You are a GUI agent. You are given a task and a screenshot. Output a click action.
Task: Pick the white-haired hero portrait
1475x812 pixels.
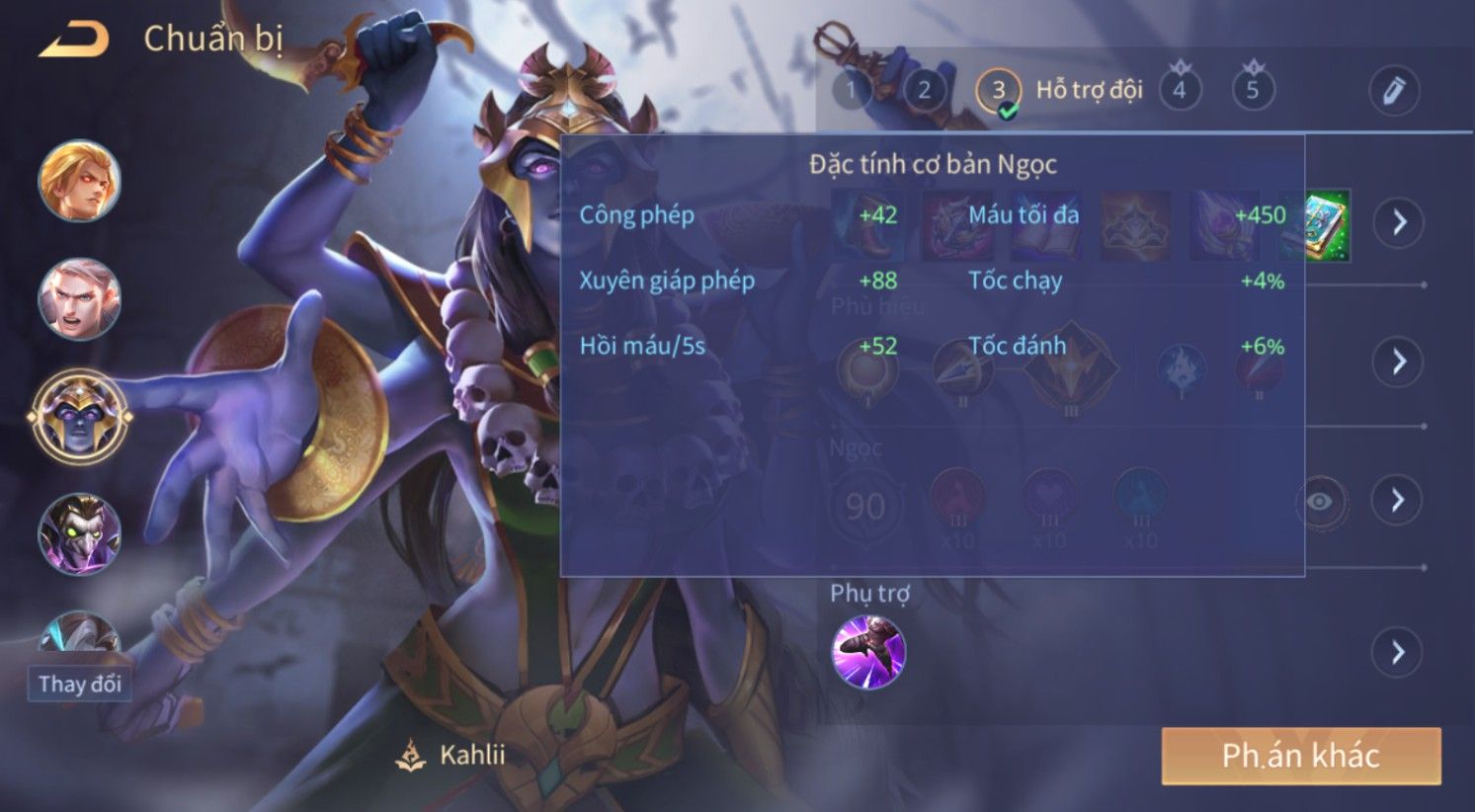[x=79, y=298]
